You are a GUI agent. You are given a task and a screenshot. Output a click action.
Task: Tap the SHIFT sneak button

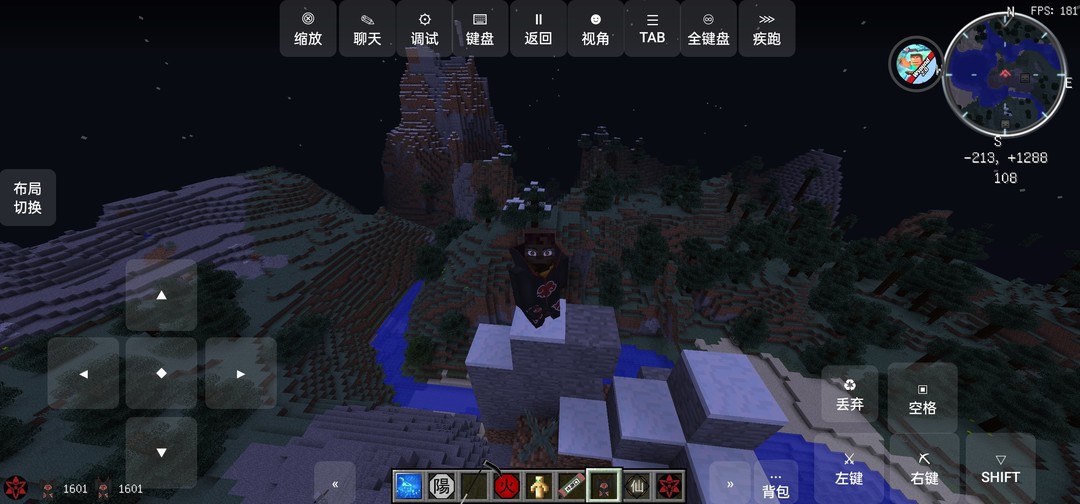coord(1000,468)
